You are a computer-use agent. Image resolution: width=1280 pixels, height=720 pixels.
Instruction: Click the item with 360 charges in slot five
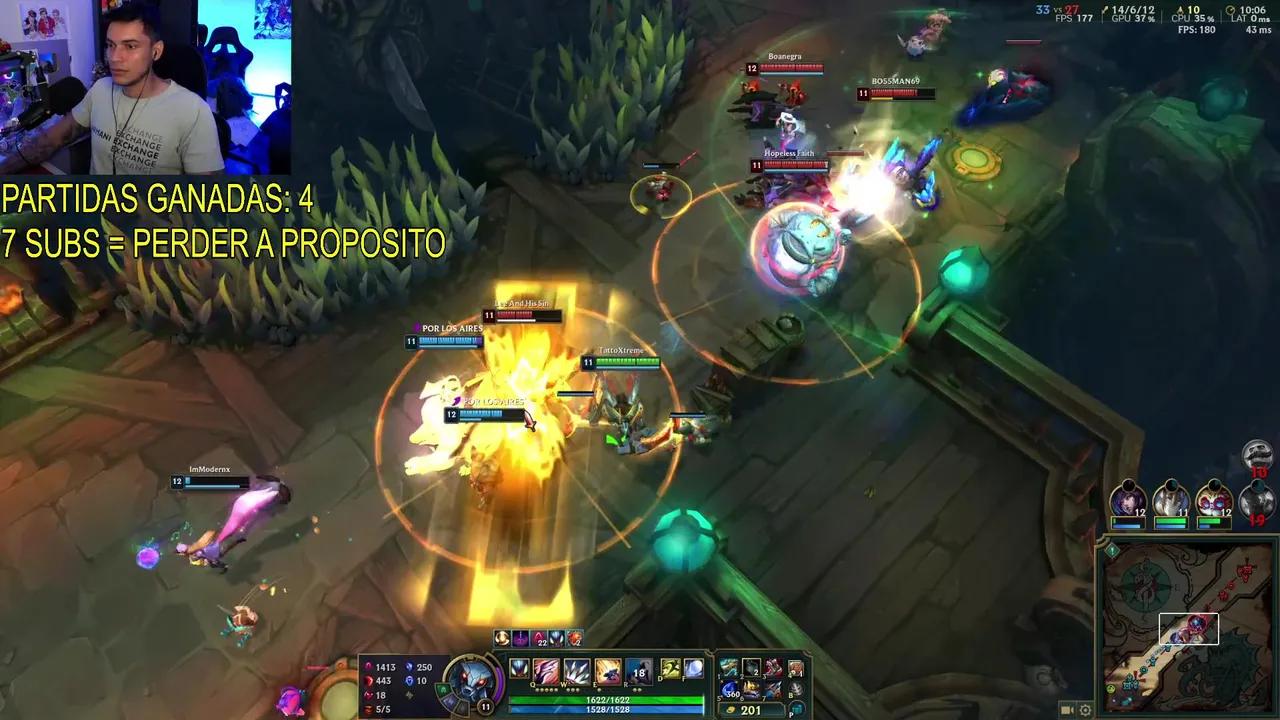(x=730, y=692)
